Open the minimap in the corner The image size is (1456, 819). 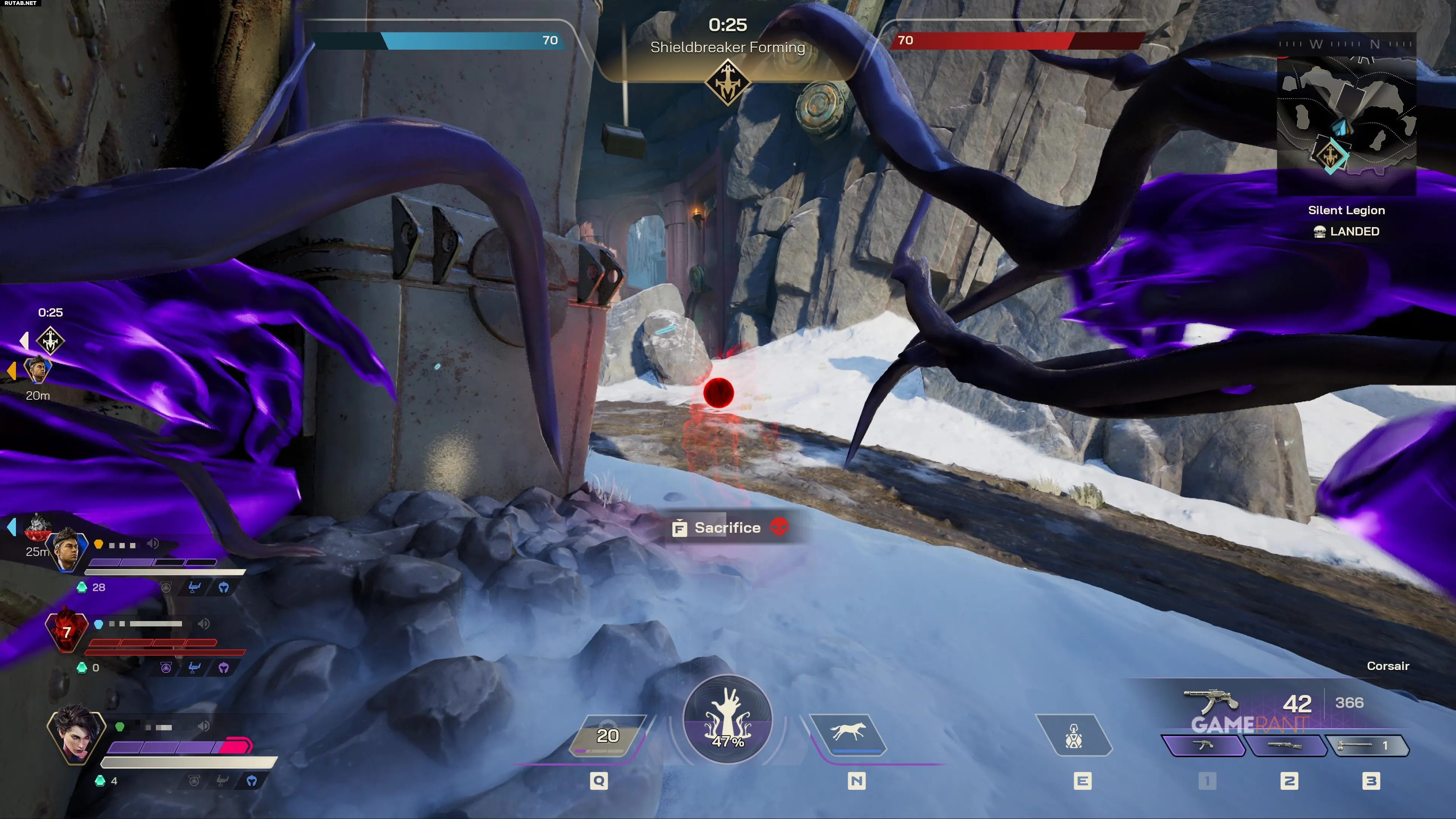[x=1346, y=119]
